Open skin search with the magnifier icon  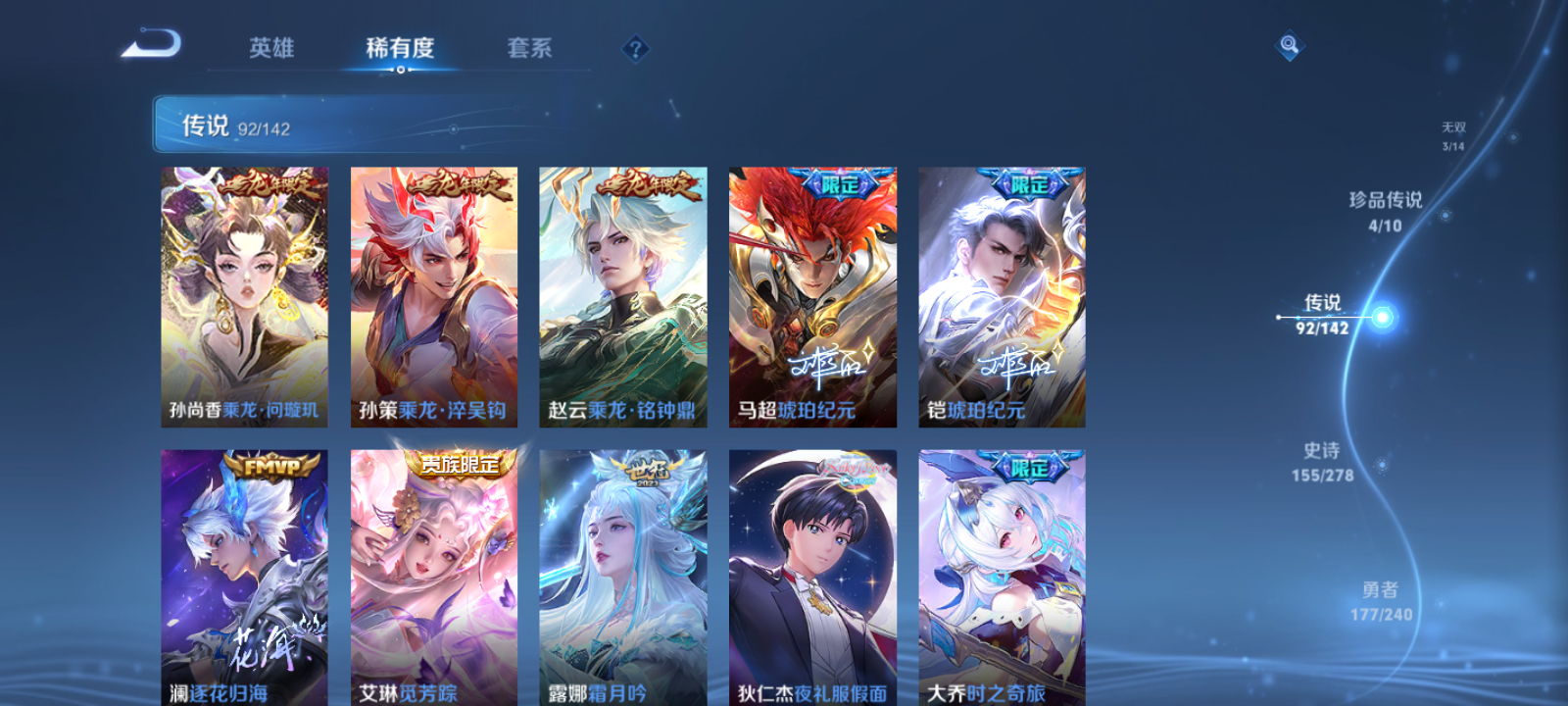pos(1288,43)
